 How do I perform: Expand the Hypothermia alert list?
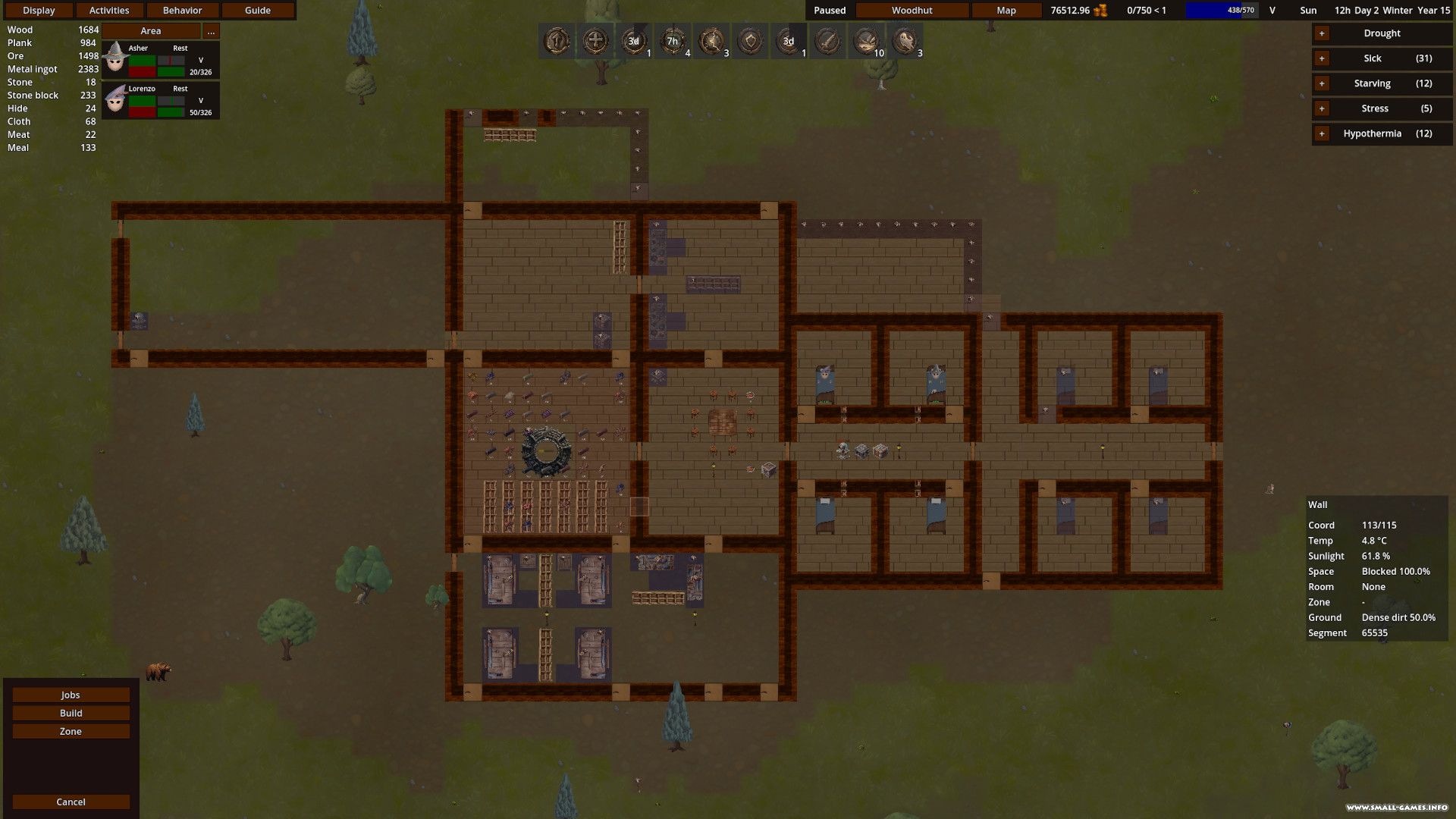[x=1322, y=133]
